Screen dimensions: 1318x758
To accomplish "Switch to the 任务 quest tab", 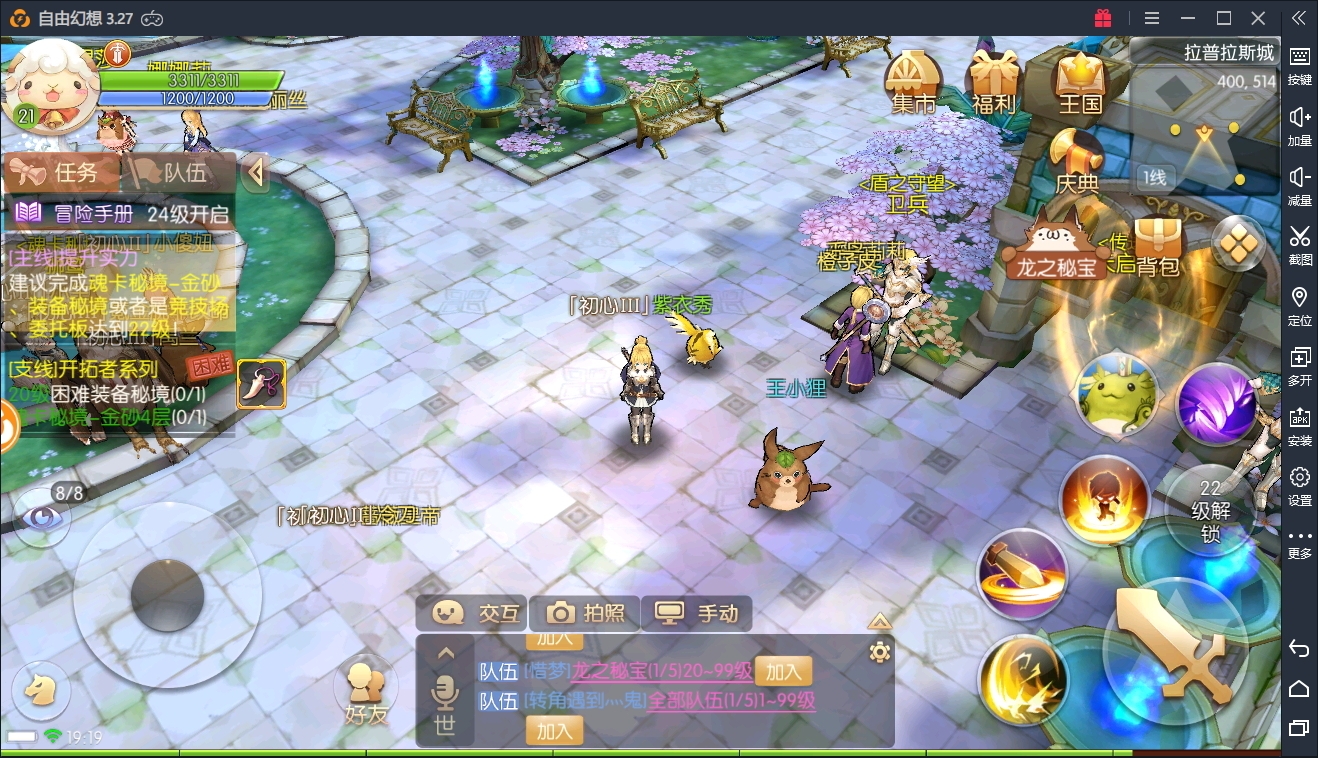I will pyautogui.click(x=62, y=173).
